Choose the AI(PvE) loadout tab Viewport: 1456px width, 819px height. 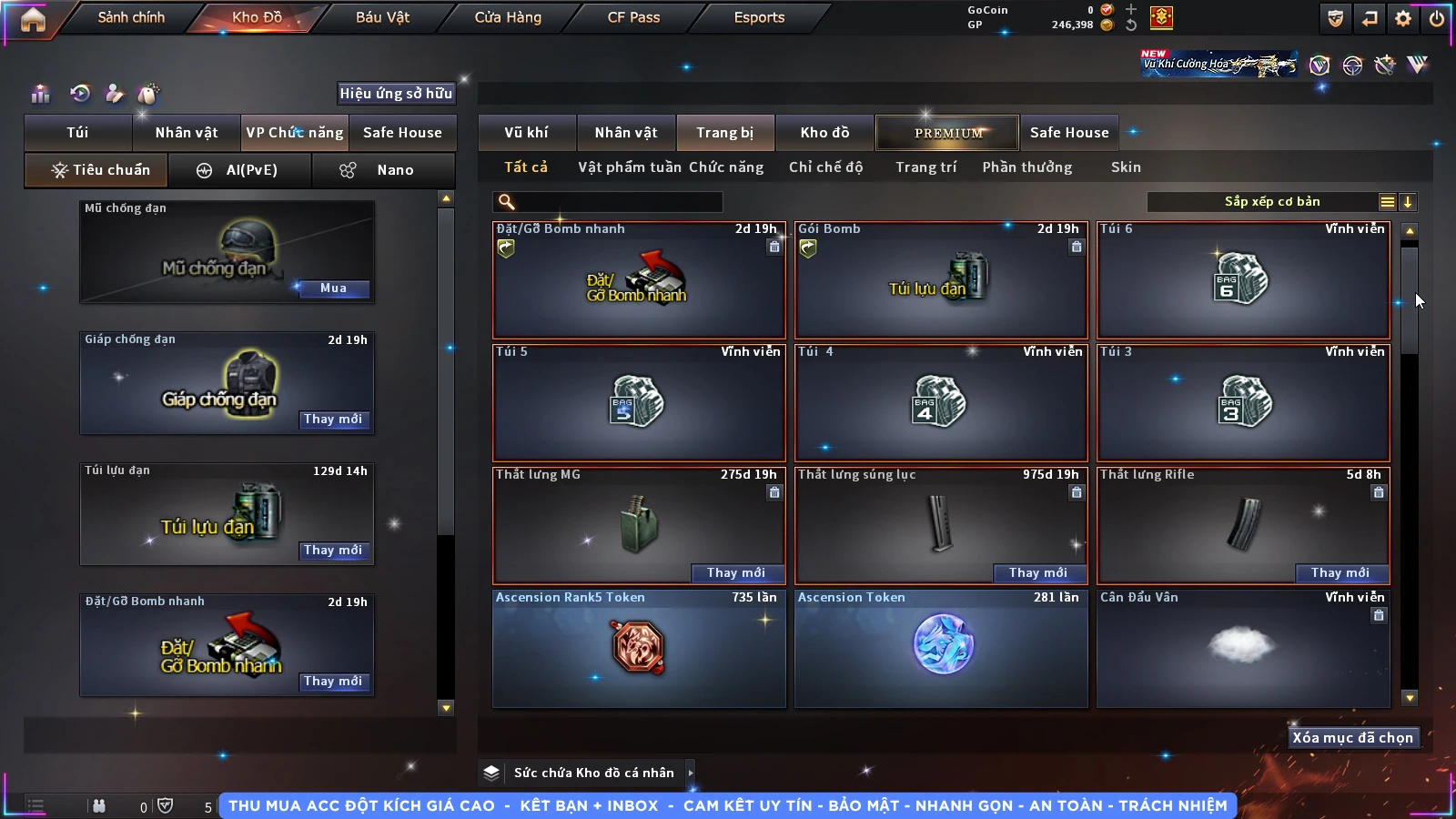(x=240, y=170)
